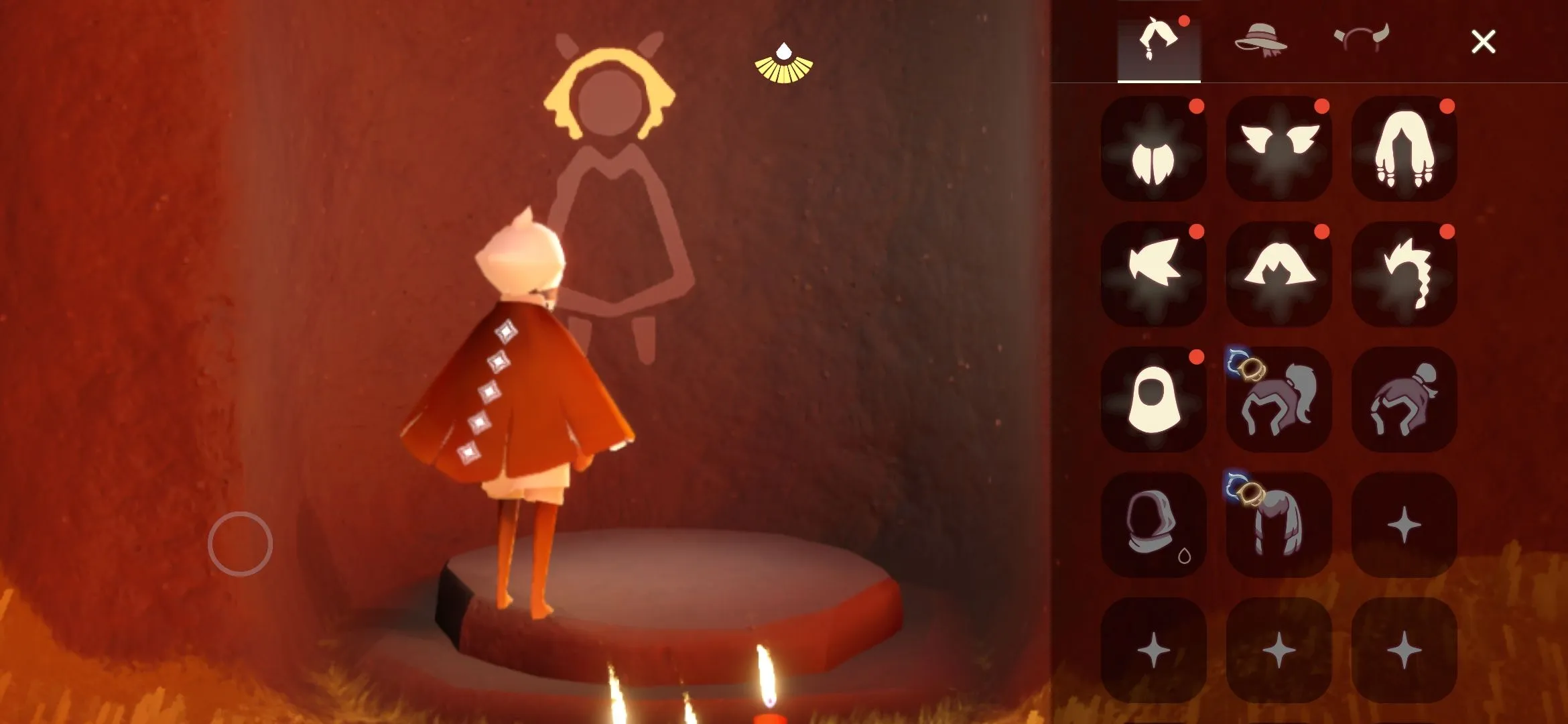Click the hairstyle marked with red new dot
1568x724 pixels.
click(1154, 149)
